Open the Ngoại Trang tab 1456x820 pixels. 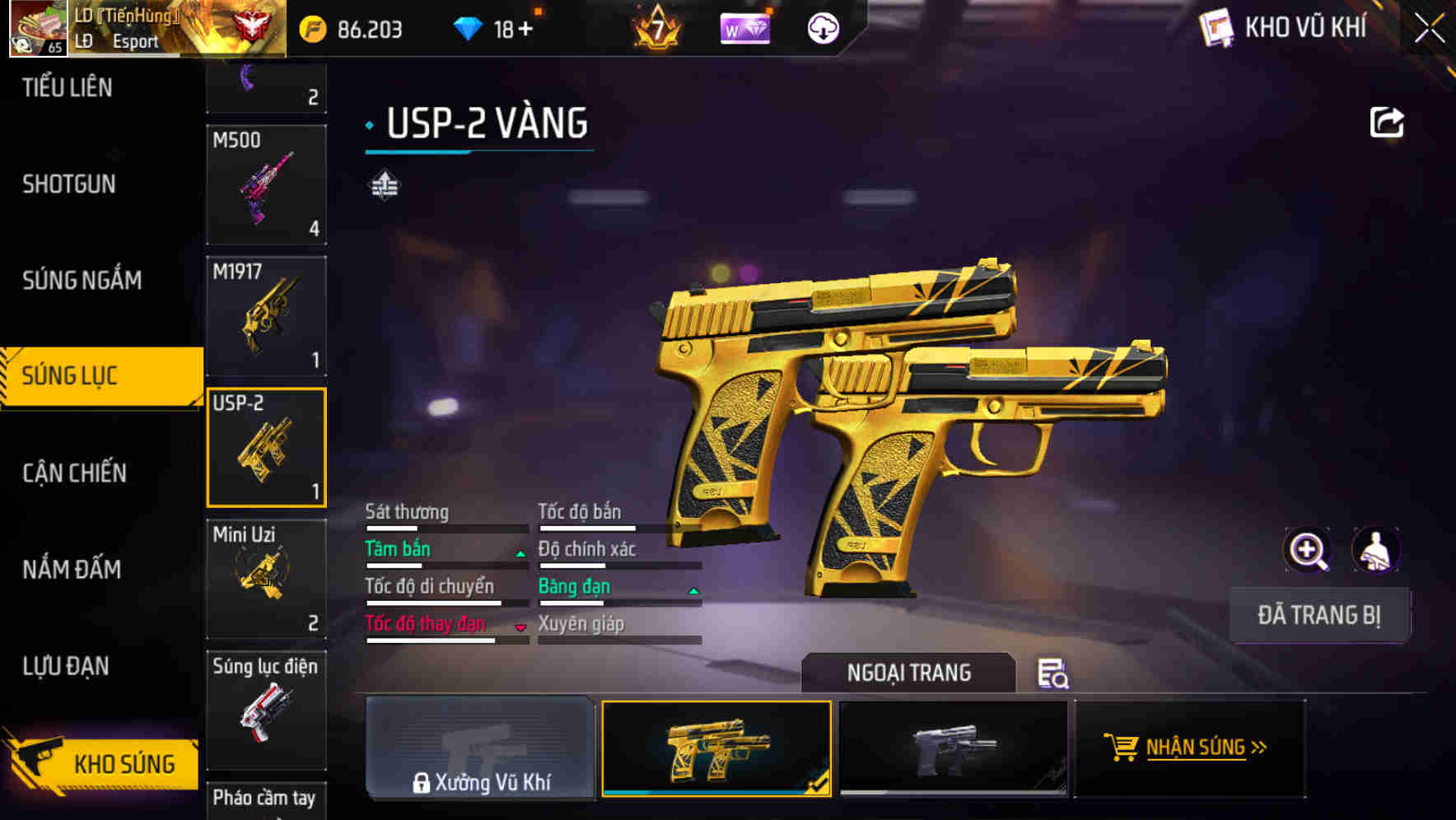pos(909,673)
